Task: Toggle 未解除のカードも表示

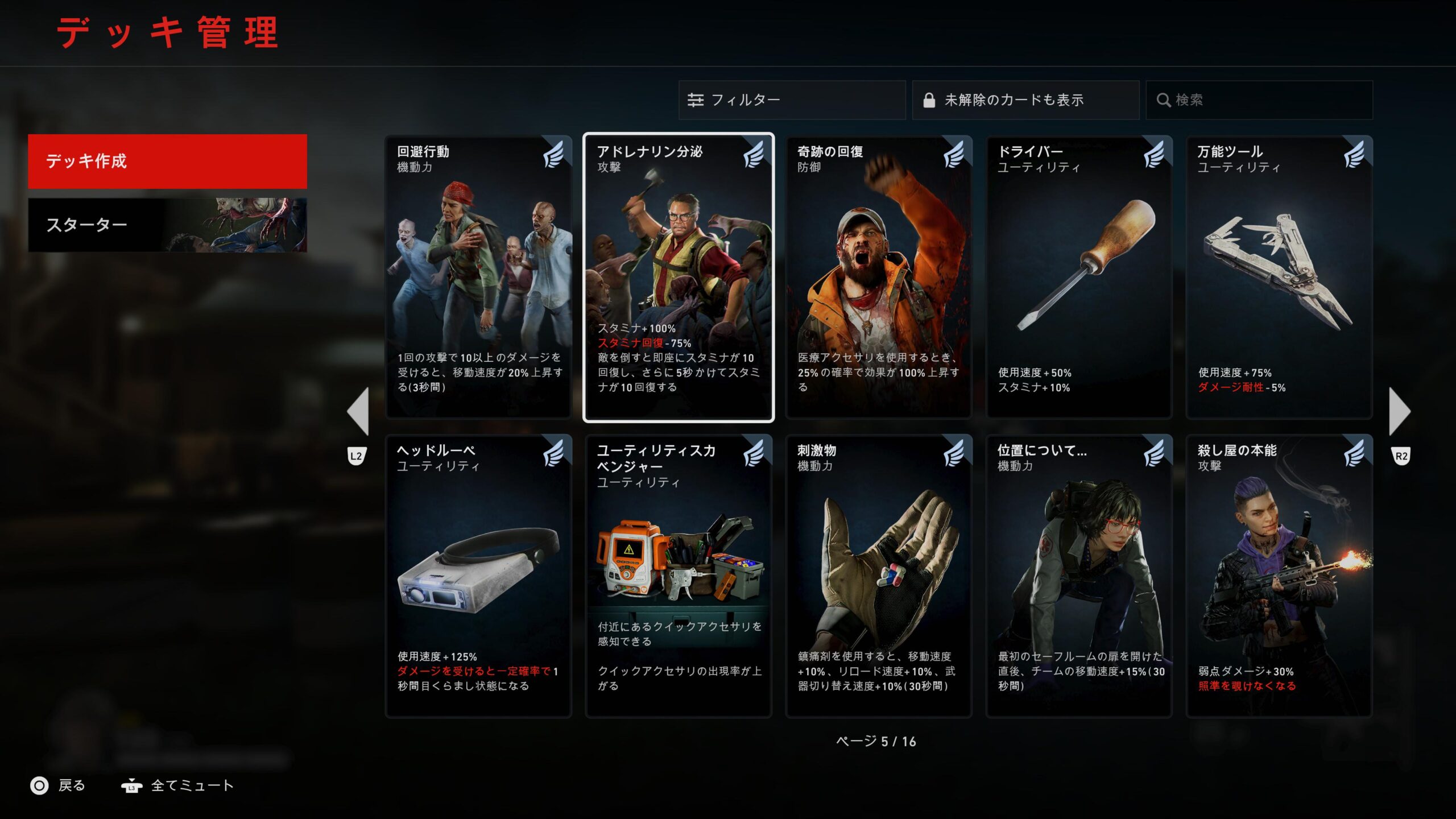Action: [1025, 100]
